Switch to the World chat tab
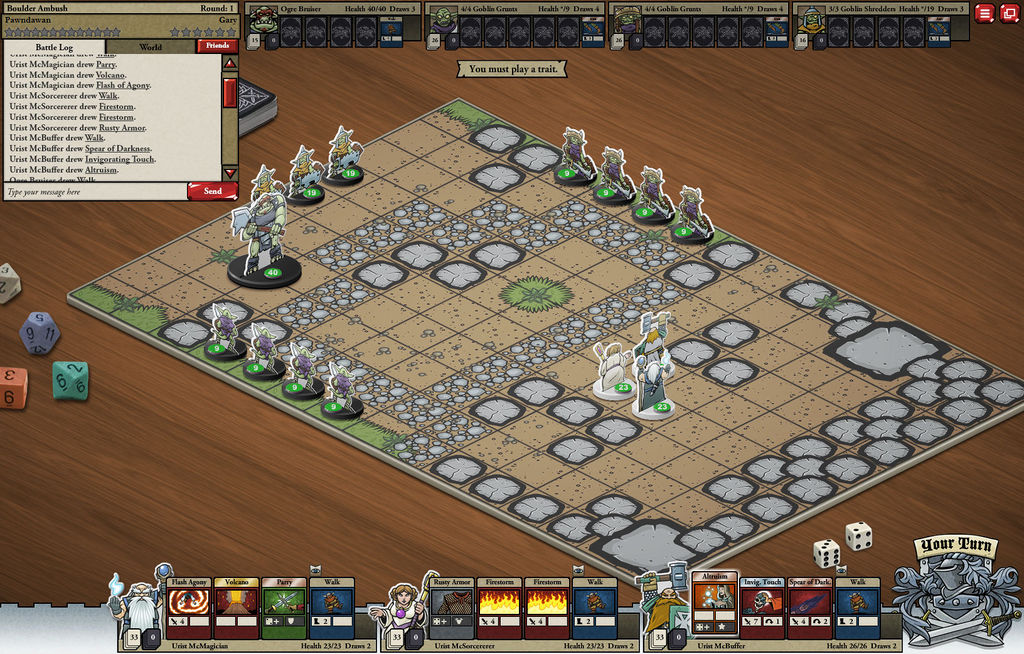The height and width of the screenshot is (654, 1024). click(151, 47)
